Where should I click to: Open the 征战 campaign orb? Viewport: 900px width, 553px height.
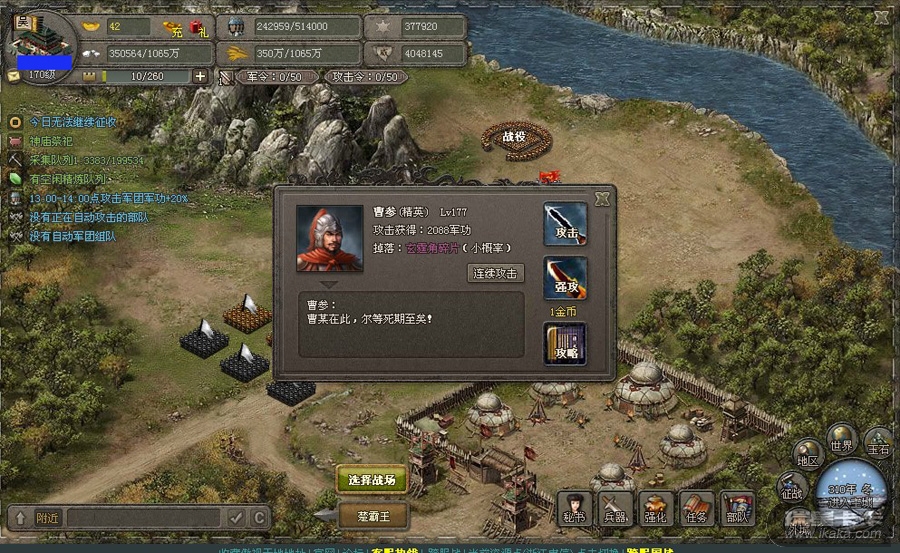(792, 490)
